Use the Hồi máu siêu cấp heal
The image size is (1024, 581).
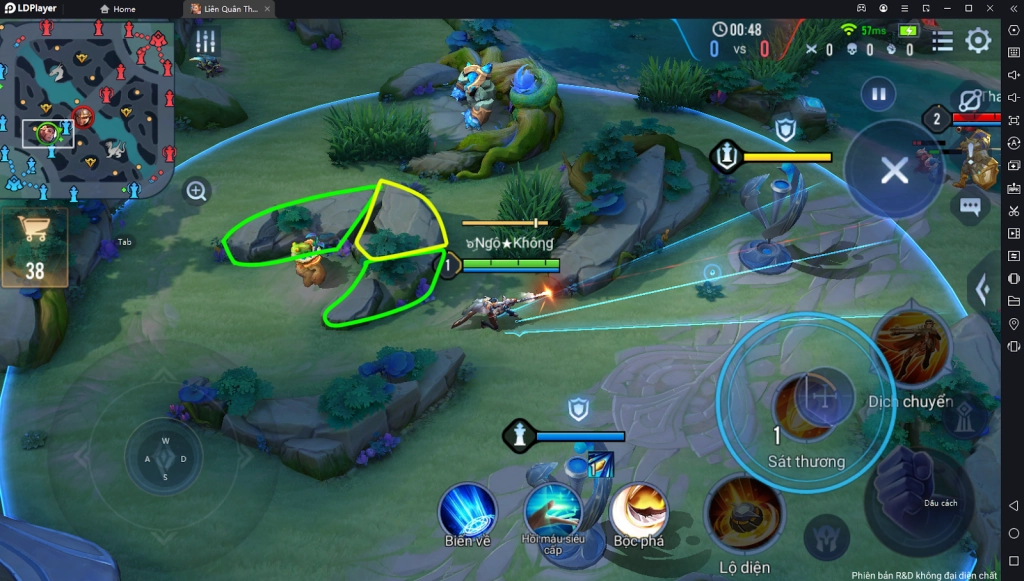tap(553, 511)
